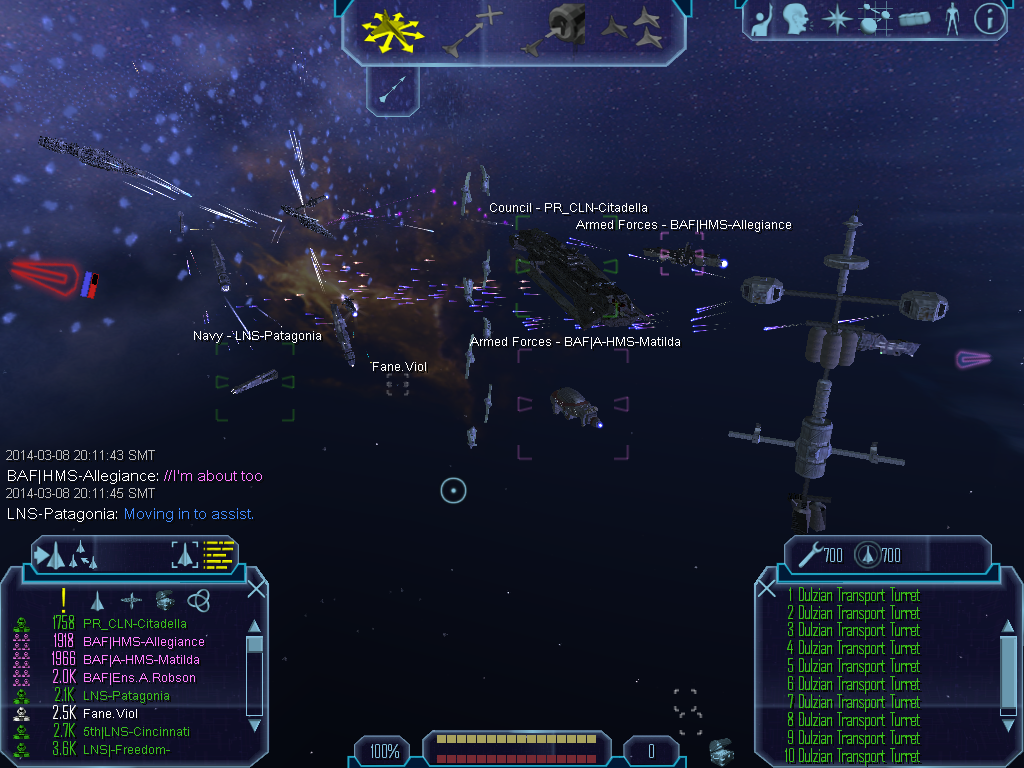1024x768 pixels.
Task: Use the shield batteries icon
Action: 866,554
